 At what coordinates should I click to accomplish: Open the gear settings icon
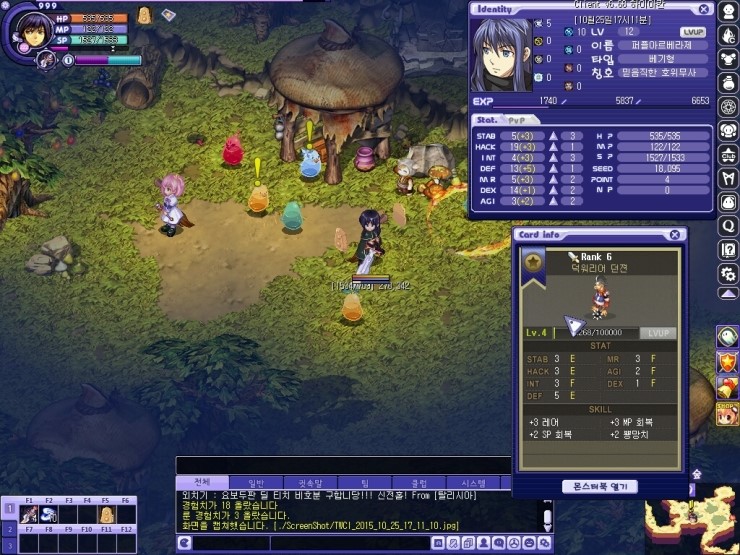click(728, 273)
